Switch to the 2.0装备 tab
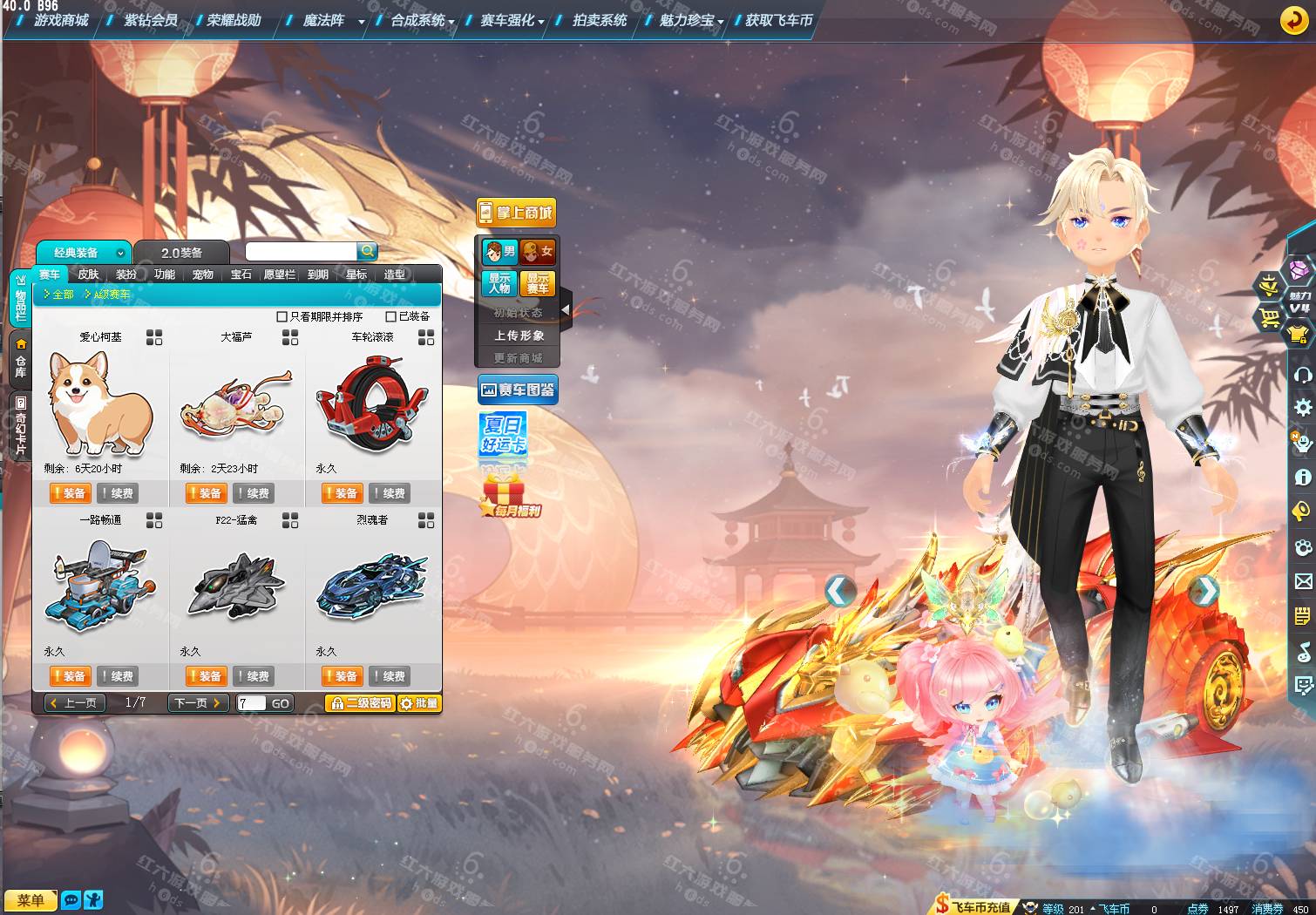Viewport: 1316px width, 915px height. 181,253
